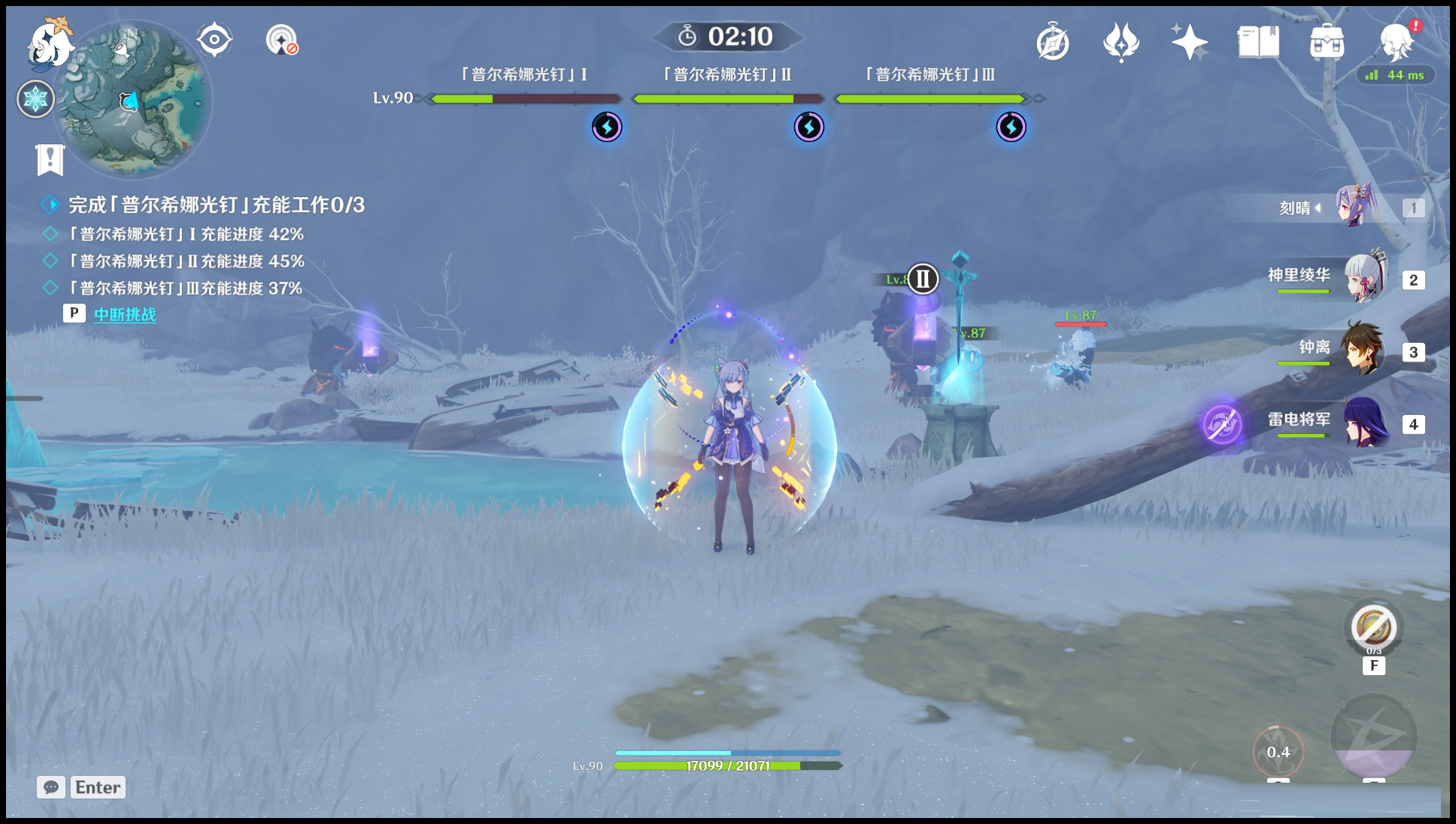The image size is (1456, 824).
Task: Open the Wish four-pointed star icon
Action: tap(1189, 42)
